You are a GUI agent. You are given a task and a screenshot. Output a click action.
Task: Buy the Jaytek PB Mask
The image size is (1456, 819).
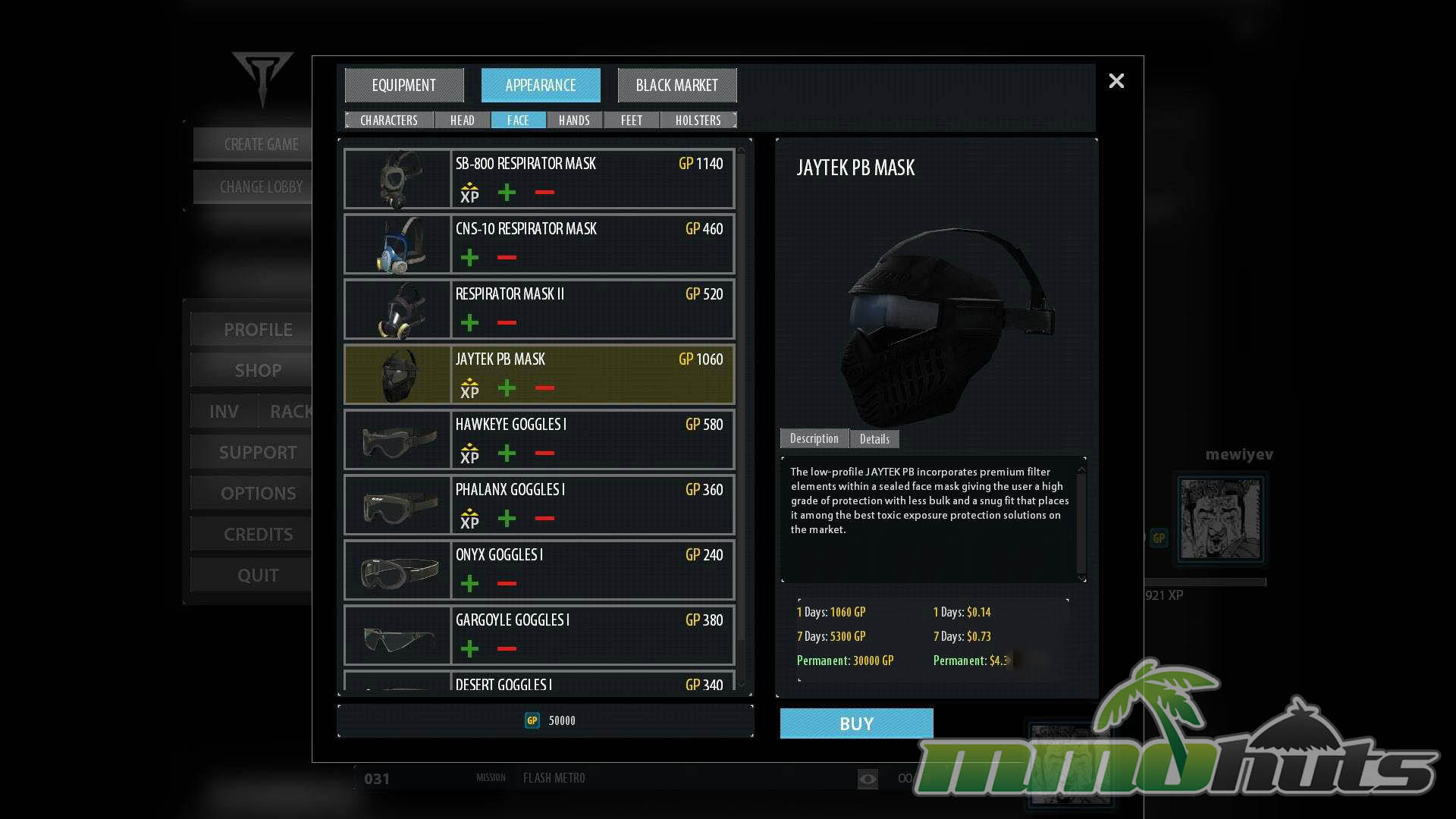point(856,723)
